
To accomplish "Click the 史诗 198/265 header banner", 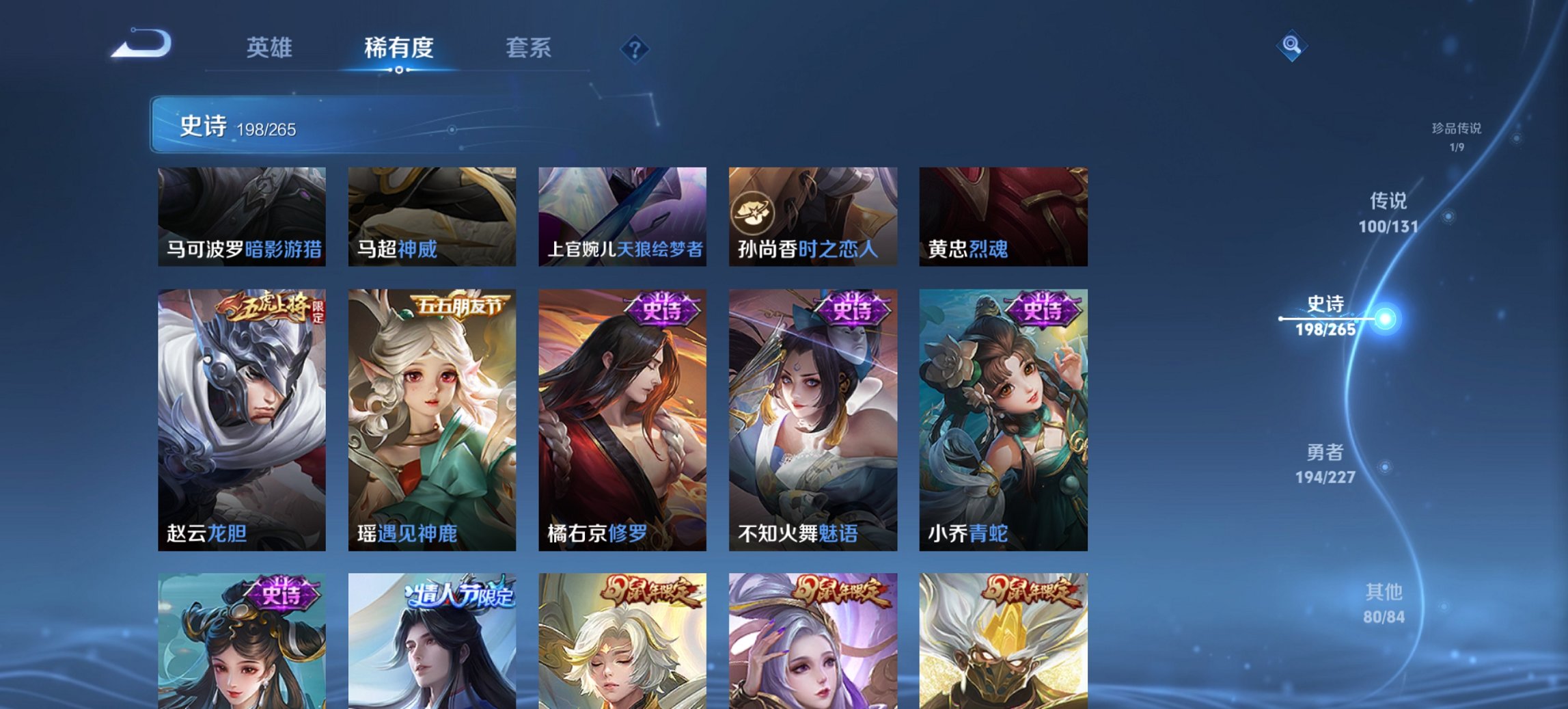I will [273, 126].
